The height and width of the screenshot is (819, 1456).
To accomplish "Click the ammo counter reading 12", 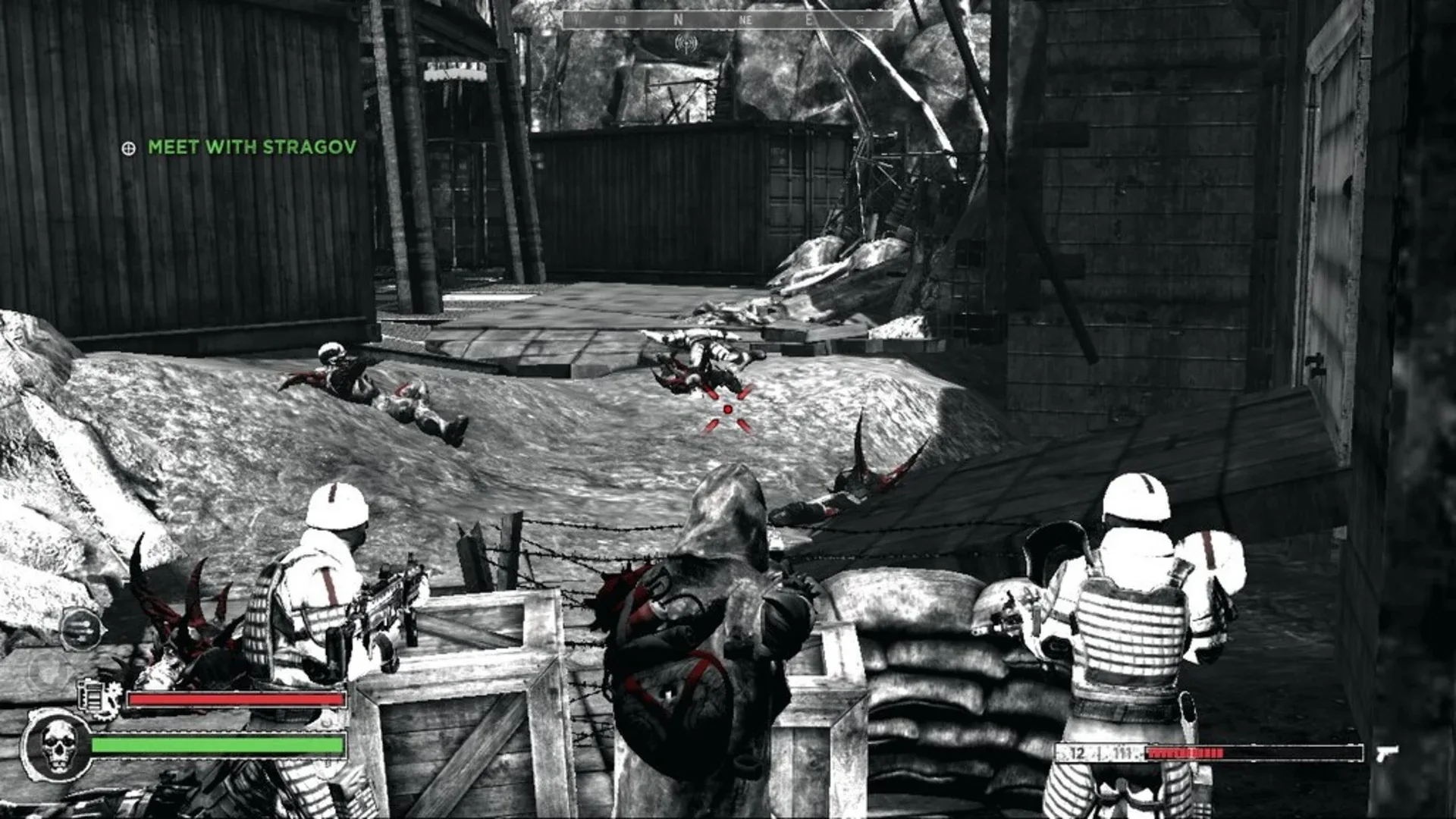I will coord(1077,752).
